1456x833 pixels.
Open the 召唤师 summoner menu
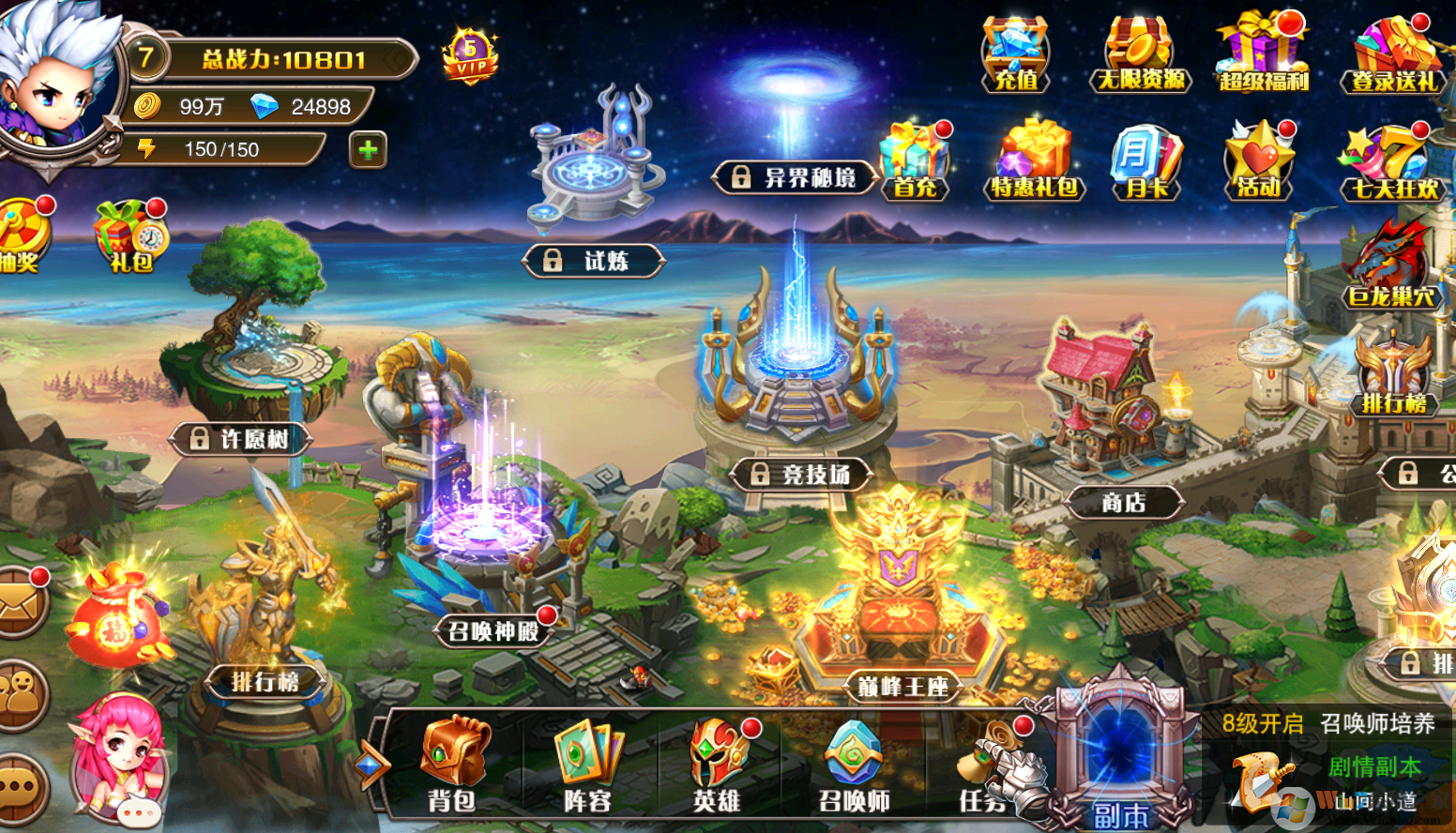853,765
